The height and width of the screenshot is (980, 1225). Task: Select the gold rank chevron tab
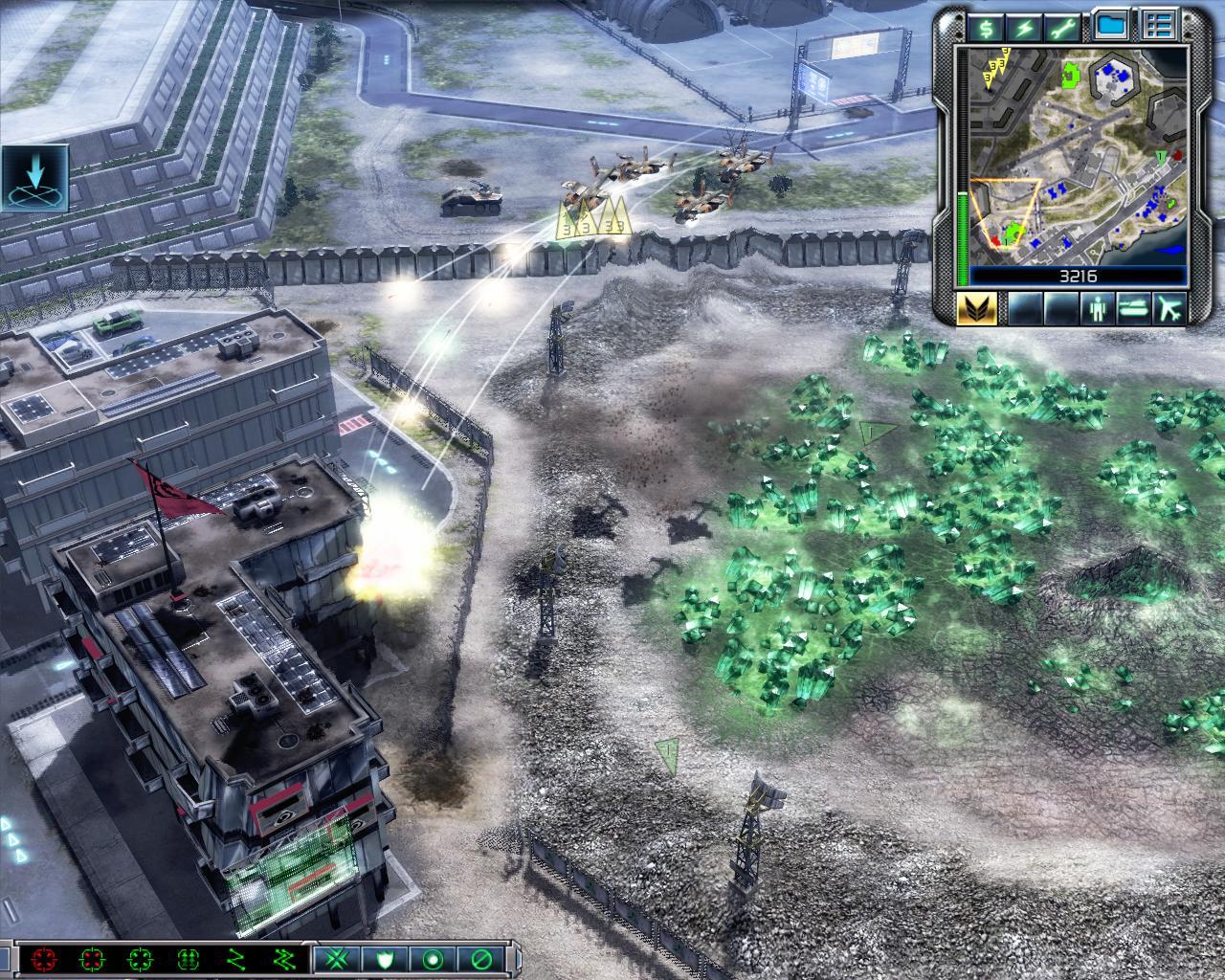[x=978, y=308]
